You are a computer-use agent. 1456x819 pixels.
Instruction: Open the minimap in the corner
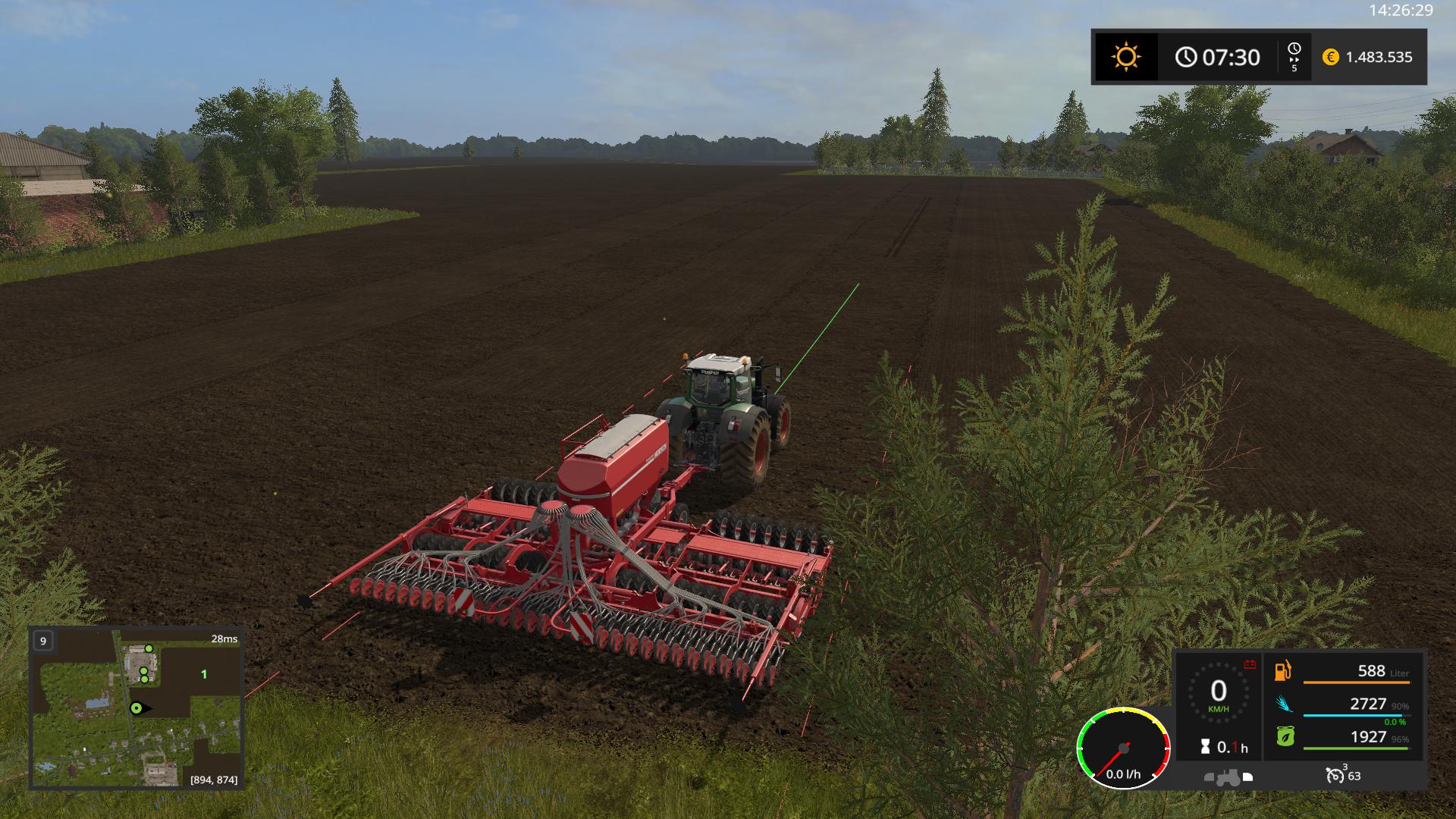tap(136, 707)
